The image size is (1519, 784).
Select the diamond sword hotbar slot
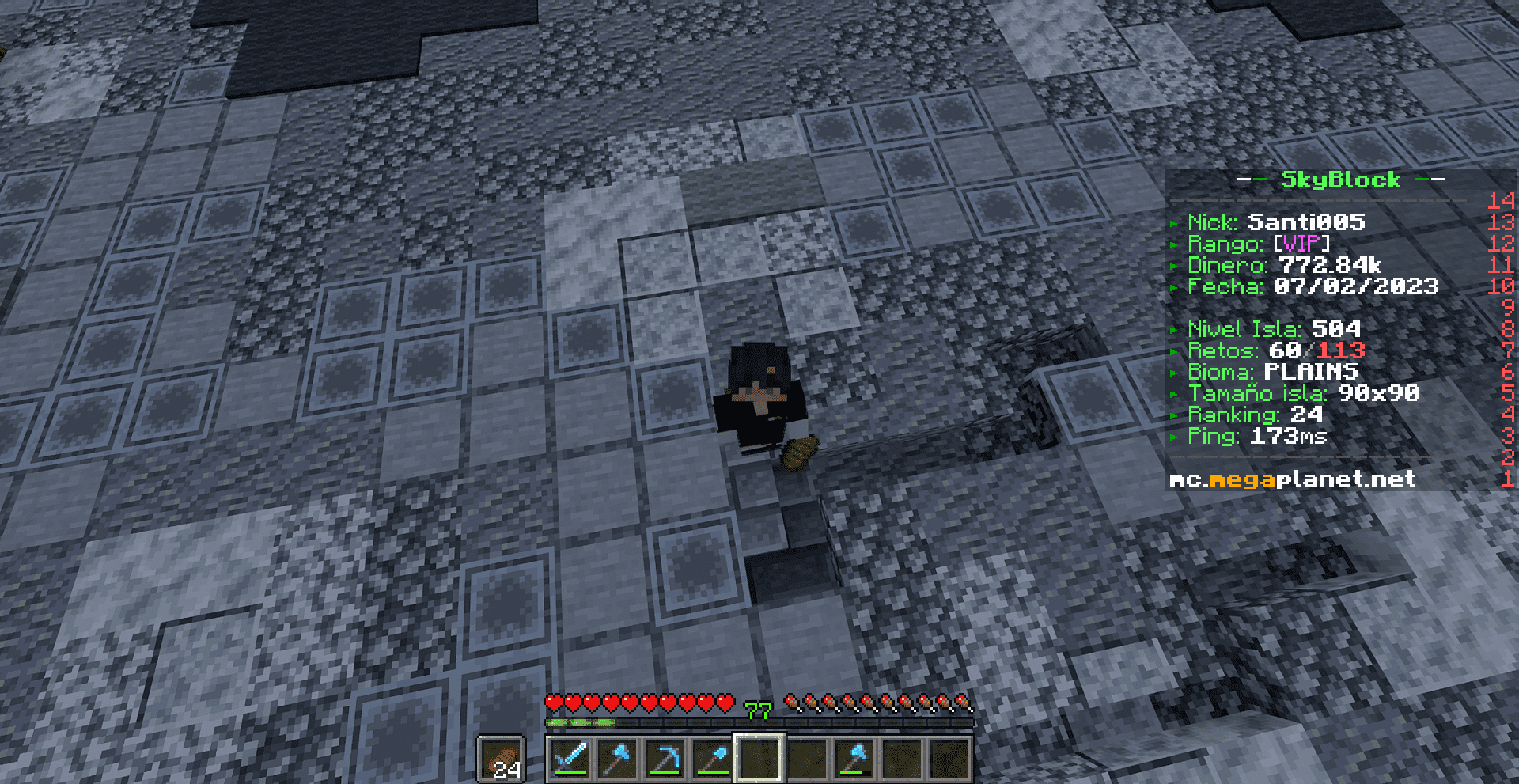pos(570,759)
